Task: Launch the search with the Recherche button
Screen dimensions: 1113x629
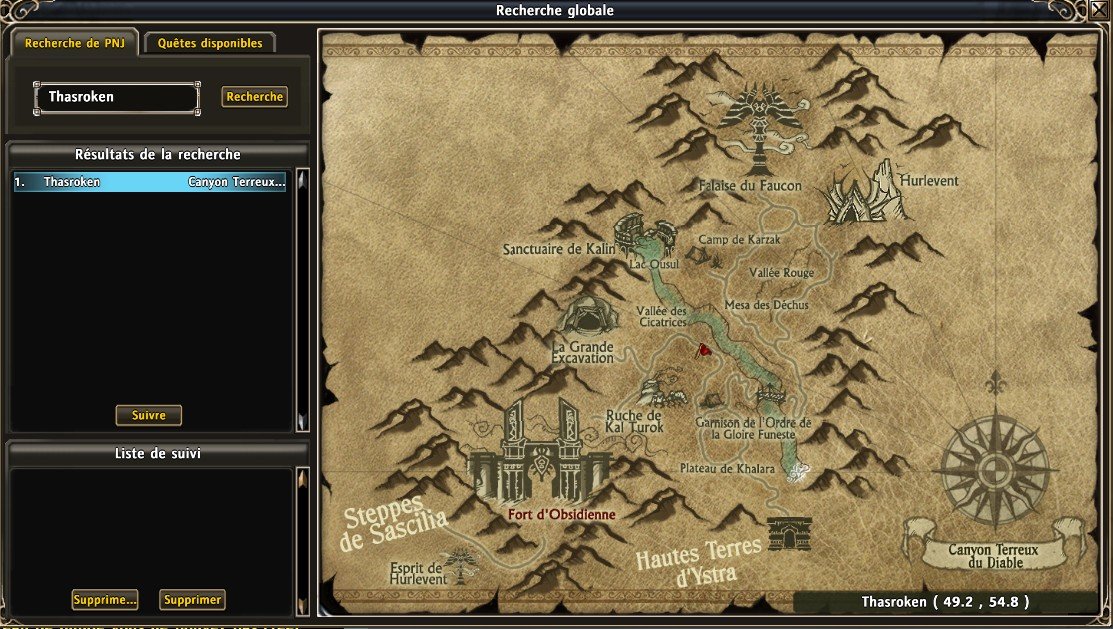Action: [254, 97]
